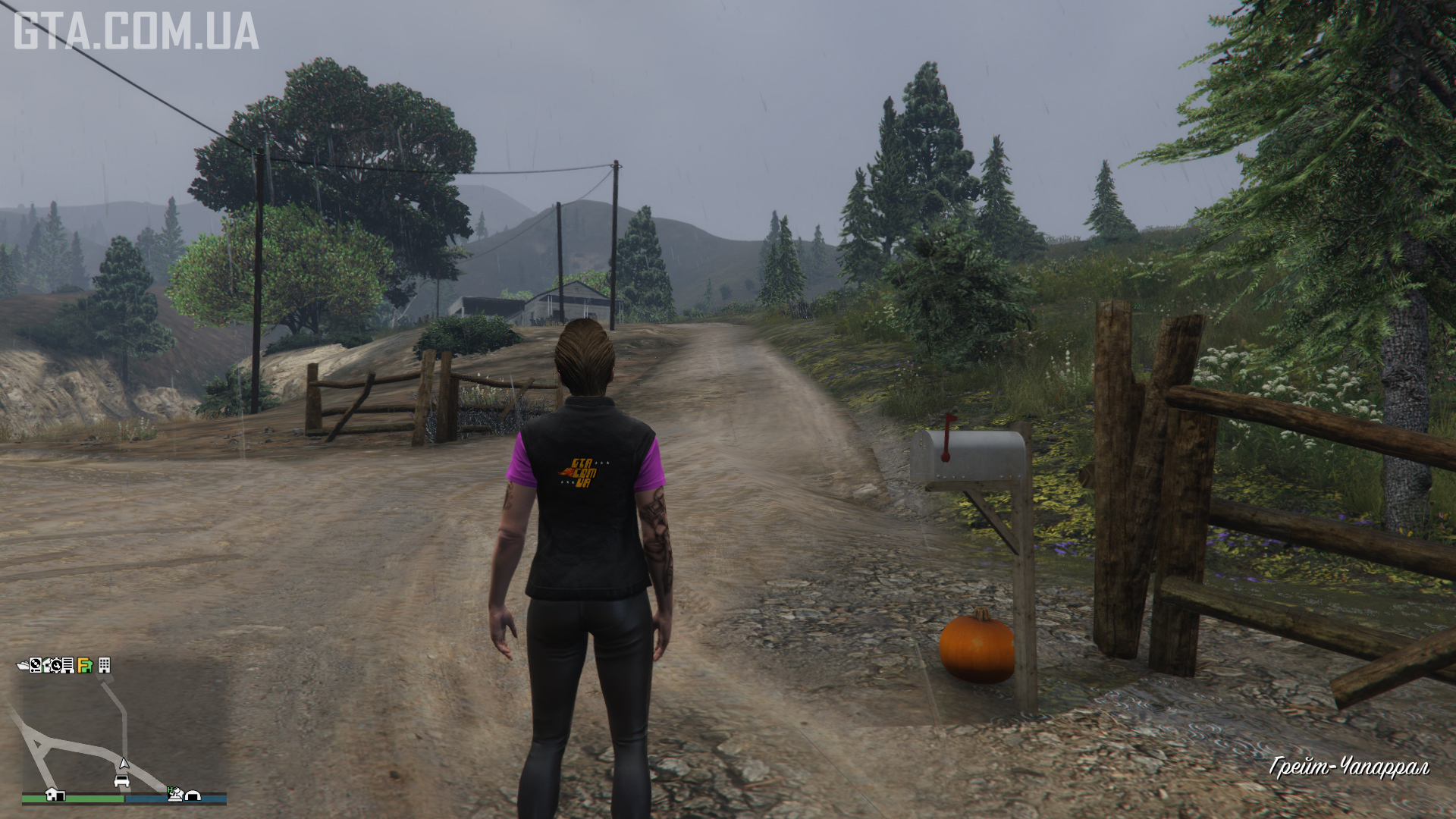Click the gear and wrench workshop blip
The width and height of the screenshot is (1456, 819).
click(x=55, y=665)
